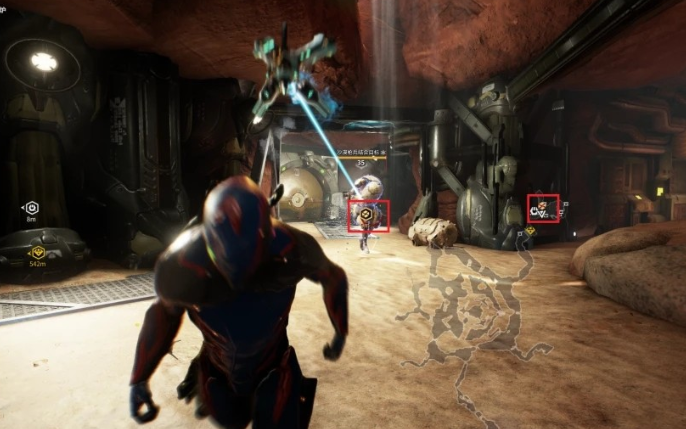Screen dimensions: 686x429
Task: Select the white waypoint marker labeled 8m
Action: coord(31,207)
